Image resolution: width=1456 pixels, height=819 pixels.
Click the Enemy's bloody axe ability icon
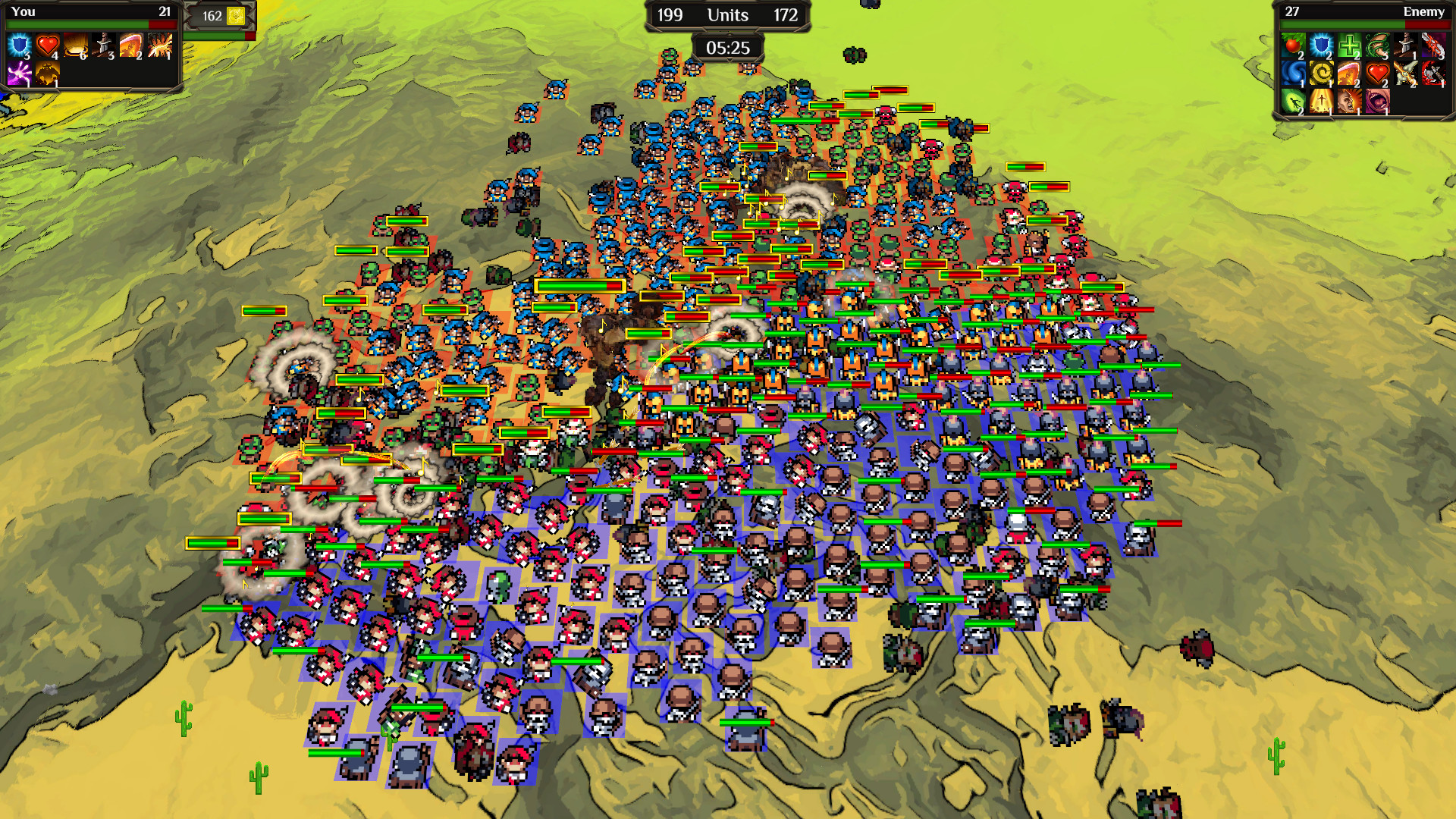(x=1433, y=74)
